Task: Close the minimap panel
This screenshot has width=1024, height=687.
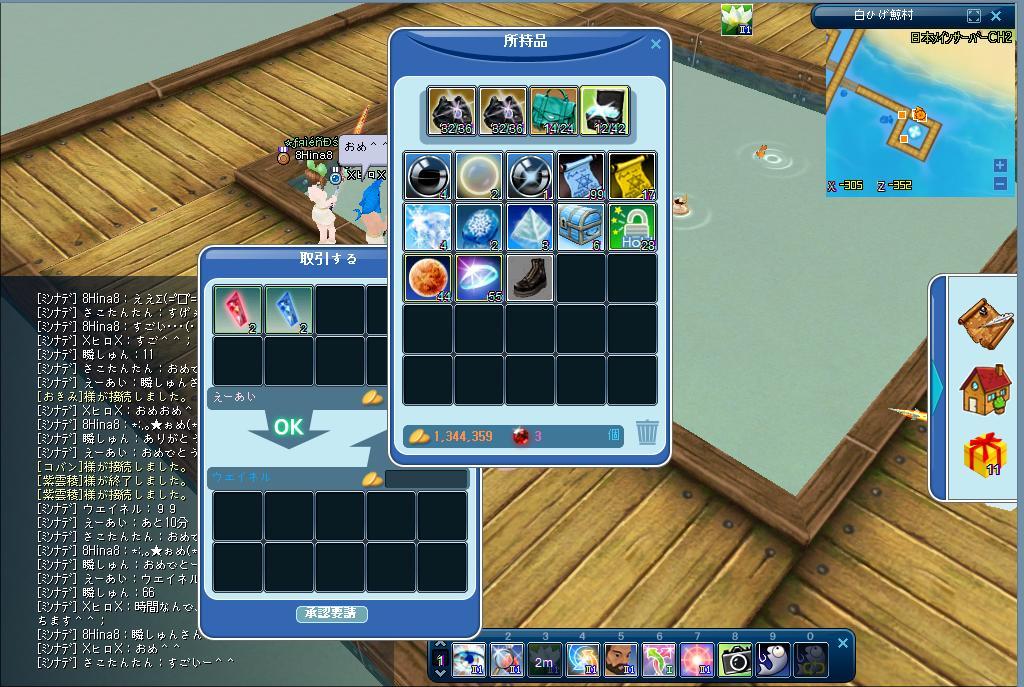Action: click(996, 15)
